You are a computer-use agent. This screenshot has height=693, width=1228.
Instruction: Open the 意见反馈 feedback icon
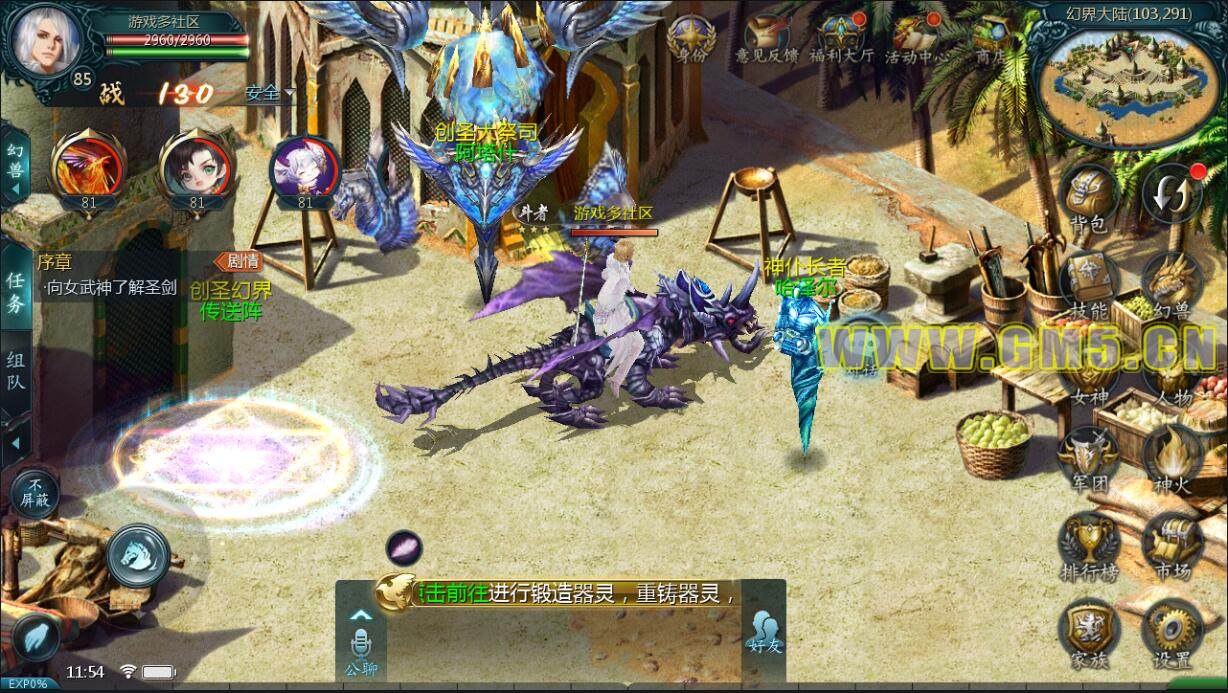765,38
